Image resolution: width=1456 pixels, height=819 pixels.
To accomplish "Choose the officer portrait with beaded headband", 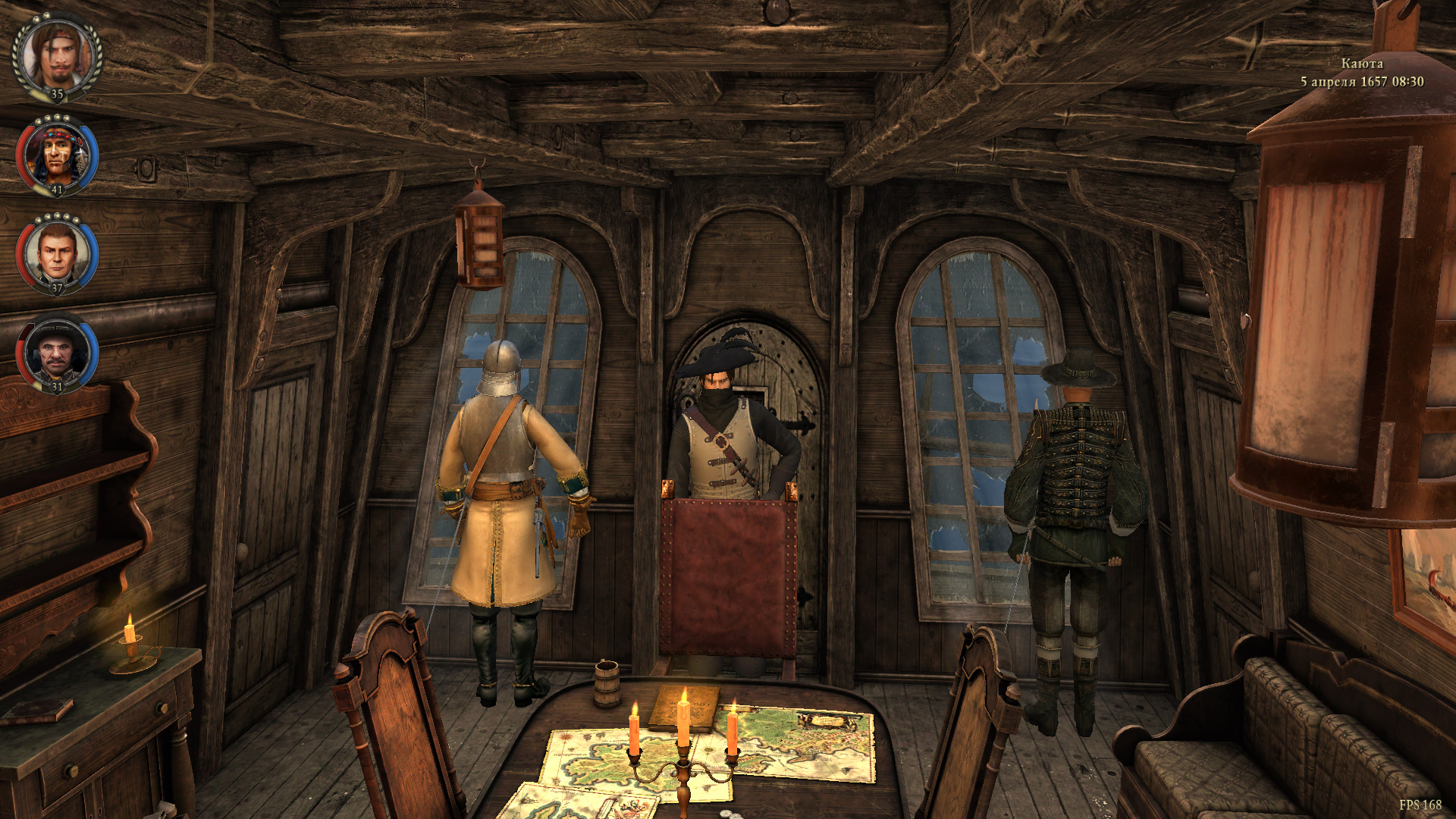I will click(x=58, y=155).
